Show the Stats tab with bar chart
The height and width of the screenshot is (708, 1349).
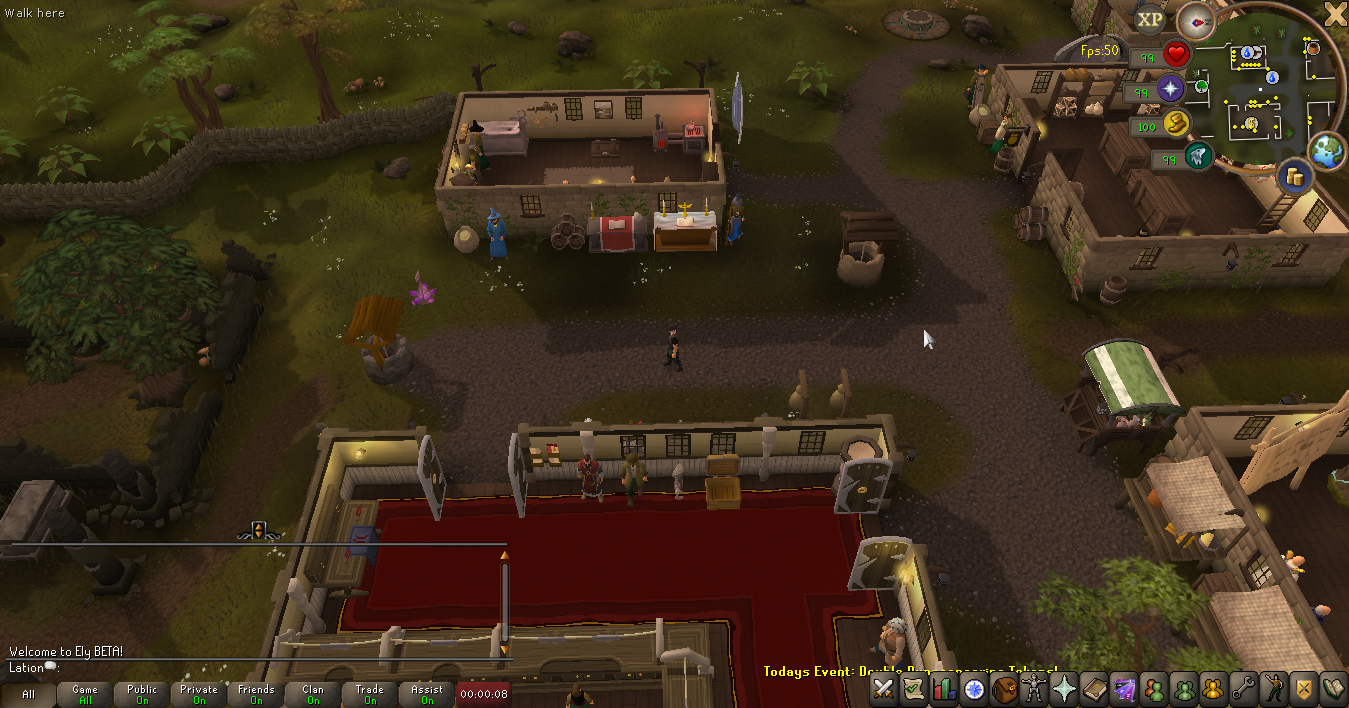(943, 688)
